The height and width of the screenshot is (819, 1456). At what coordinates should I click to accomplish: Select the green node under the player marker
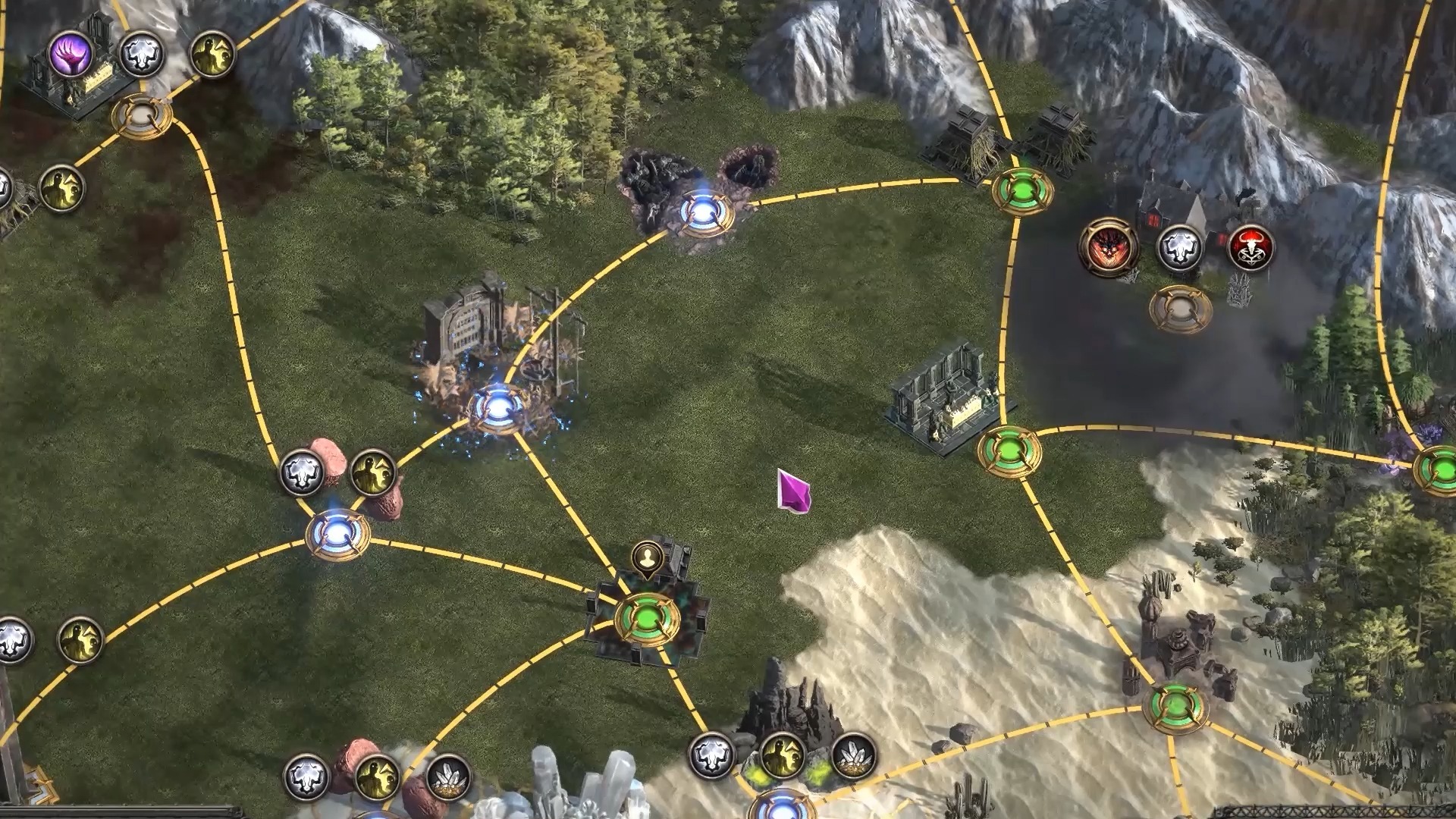pos(647,620)
